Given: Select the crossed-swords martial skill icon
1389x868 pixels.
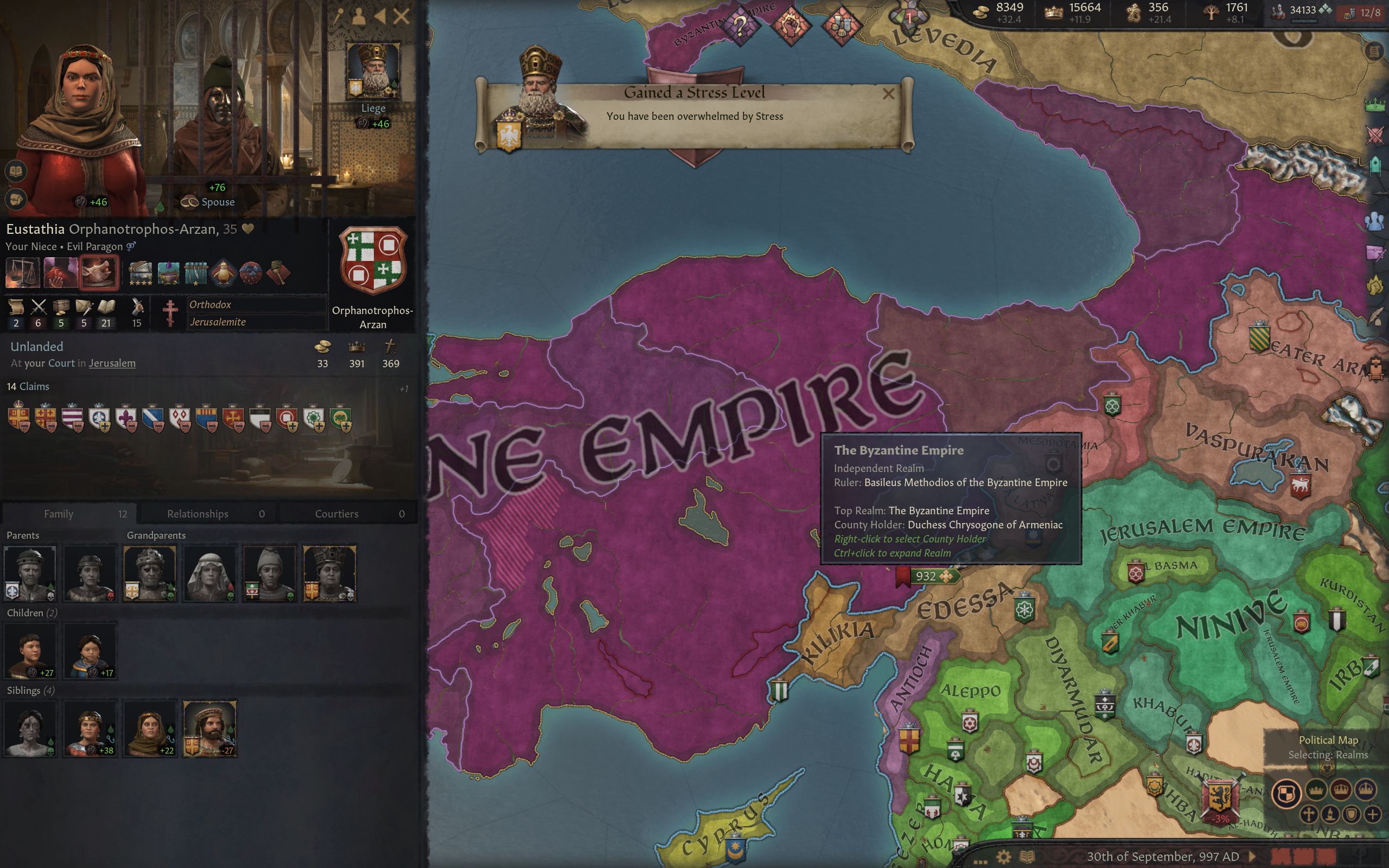Looking at the screenshot, I should coord(39,307).
